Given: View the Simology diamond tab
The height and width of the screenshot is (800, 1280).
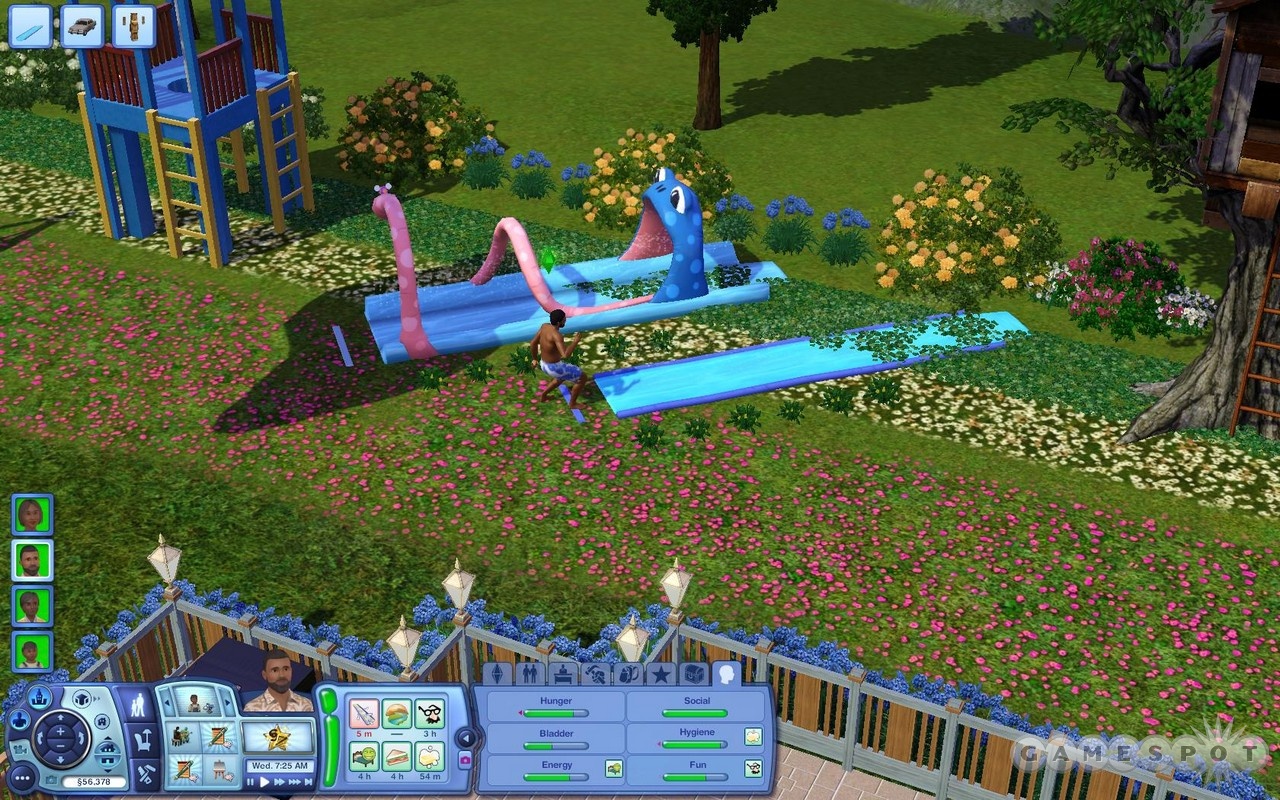Looking at the screenshot, I should [x=497, y=673].
